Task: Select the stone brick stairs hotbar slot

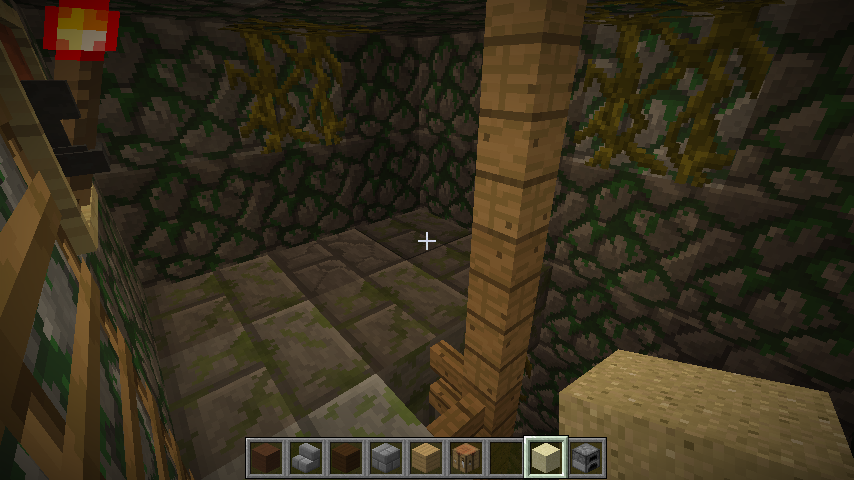Action: click(x=306, y=458)
